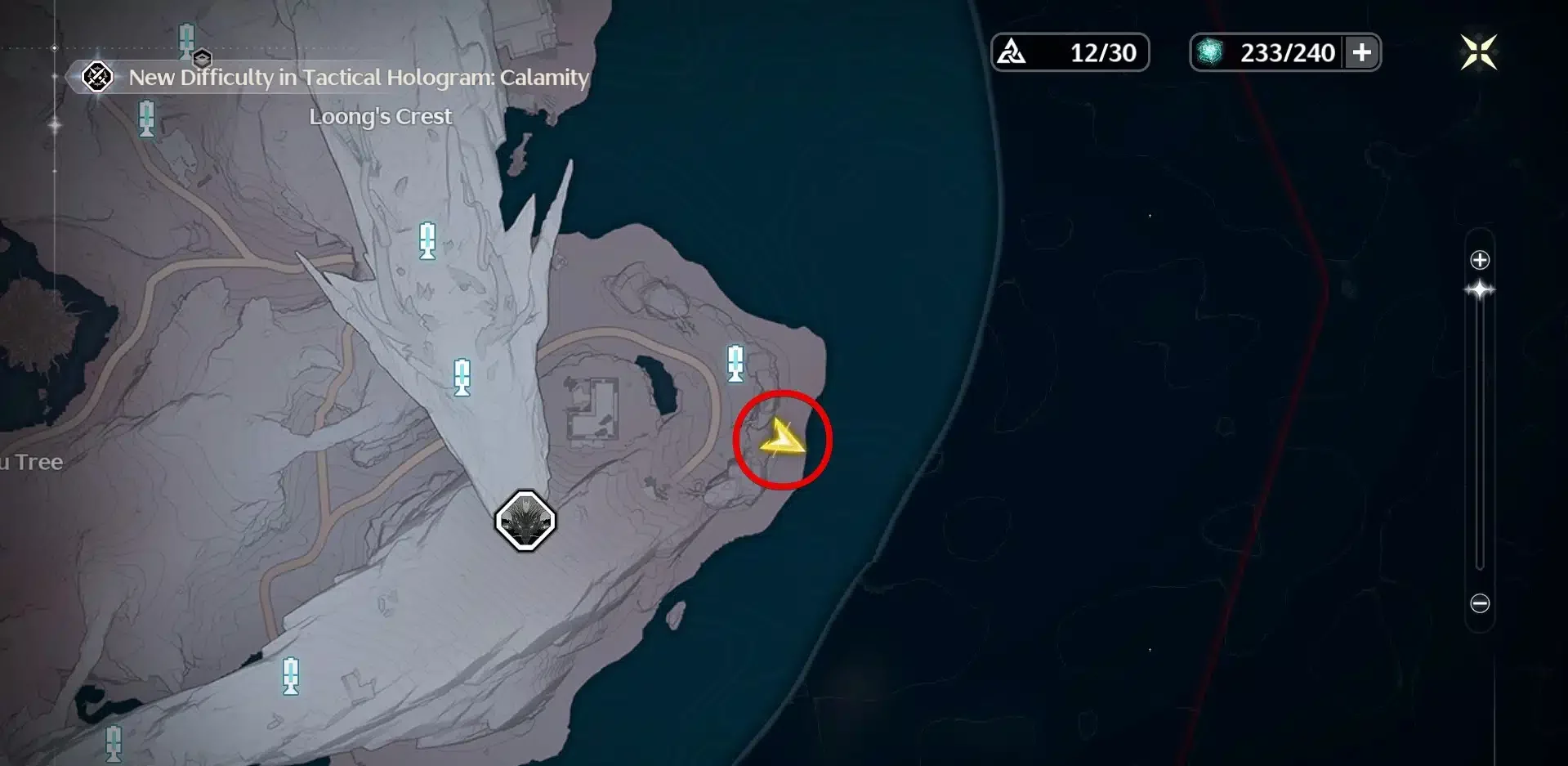Add Waveplates with the plus button
The height and width of the screenshot is (766, 1568).
[x=1361, y=52]
